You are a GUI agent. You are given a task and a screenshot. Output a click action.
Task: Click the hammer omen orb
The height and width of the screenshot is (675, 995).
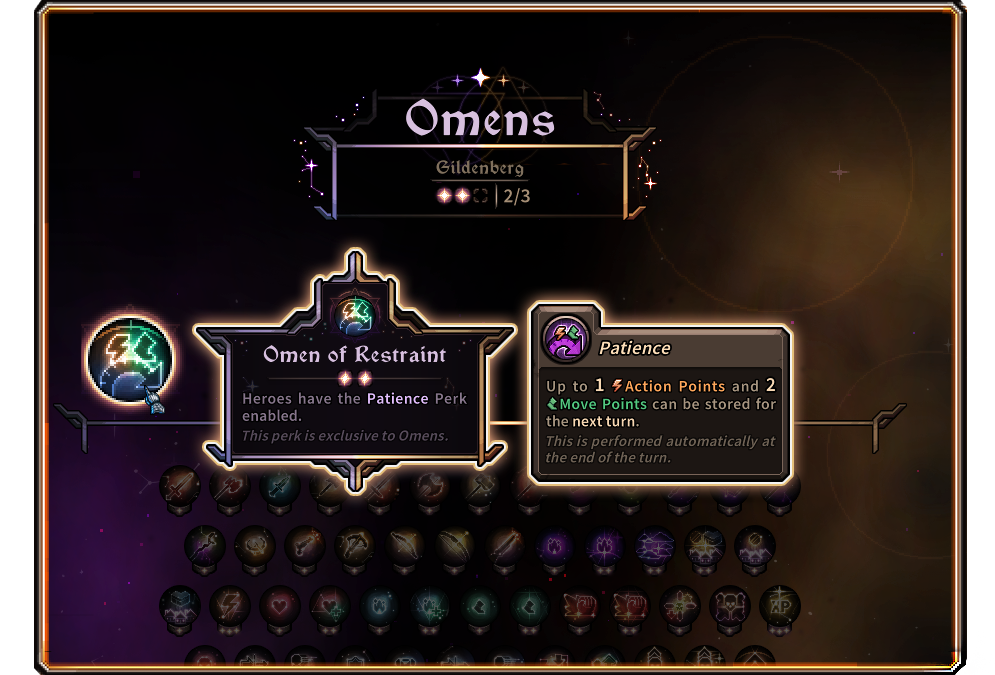[480, 487]
